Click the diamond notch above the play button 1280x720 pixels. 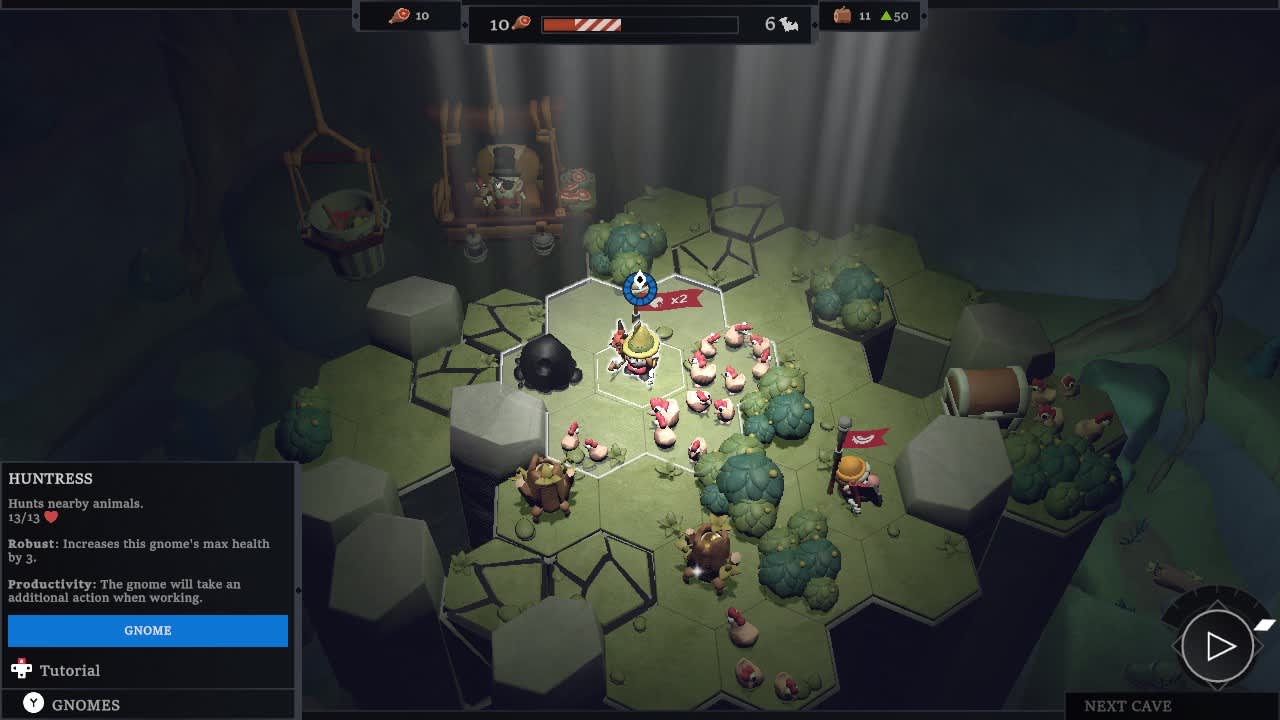pos(1218,603)
